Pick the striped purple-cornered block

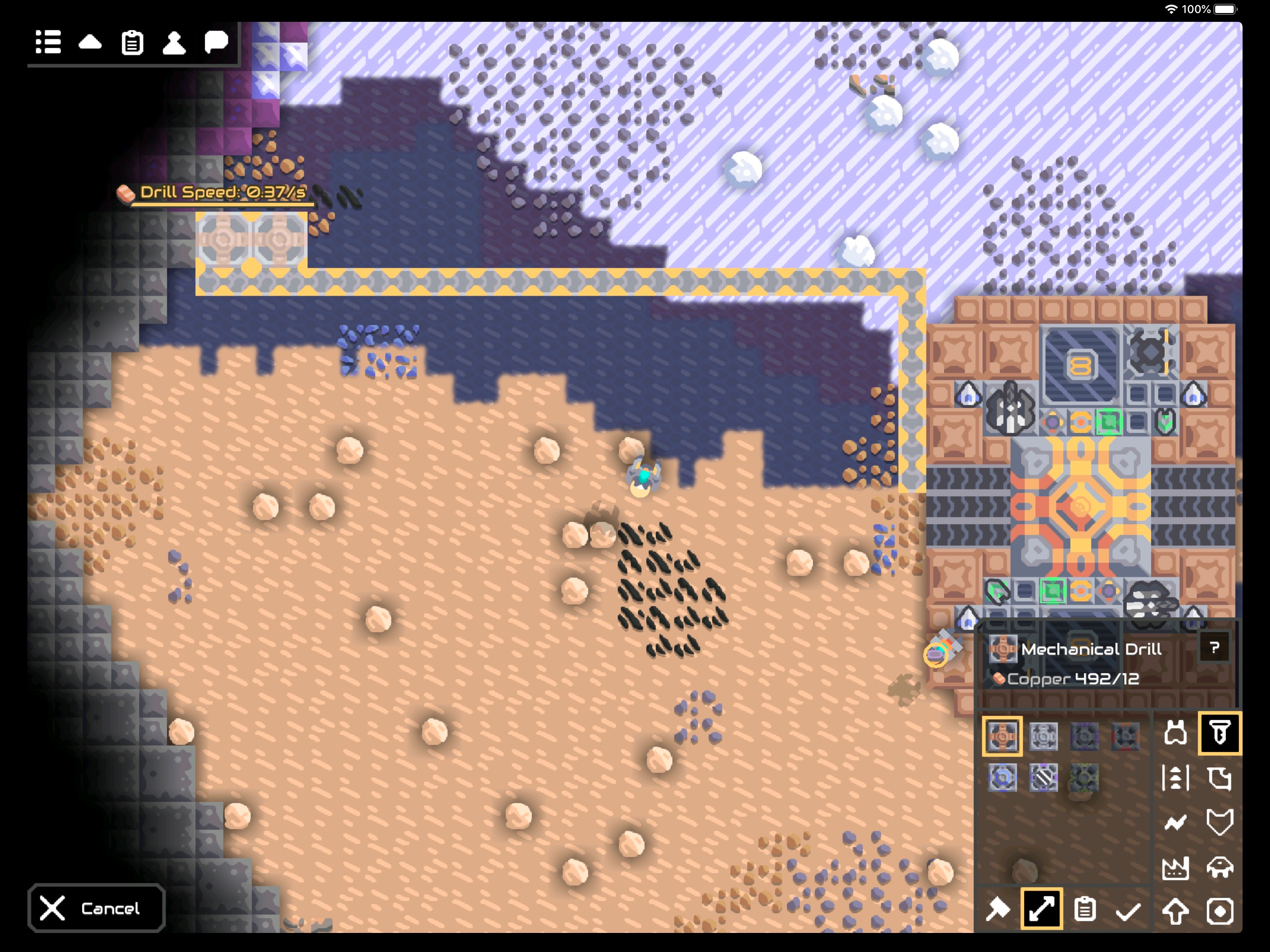[1043, 778]
